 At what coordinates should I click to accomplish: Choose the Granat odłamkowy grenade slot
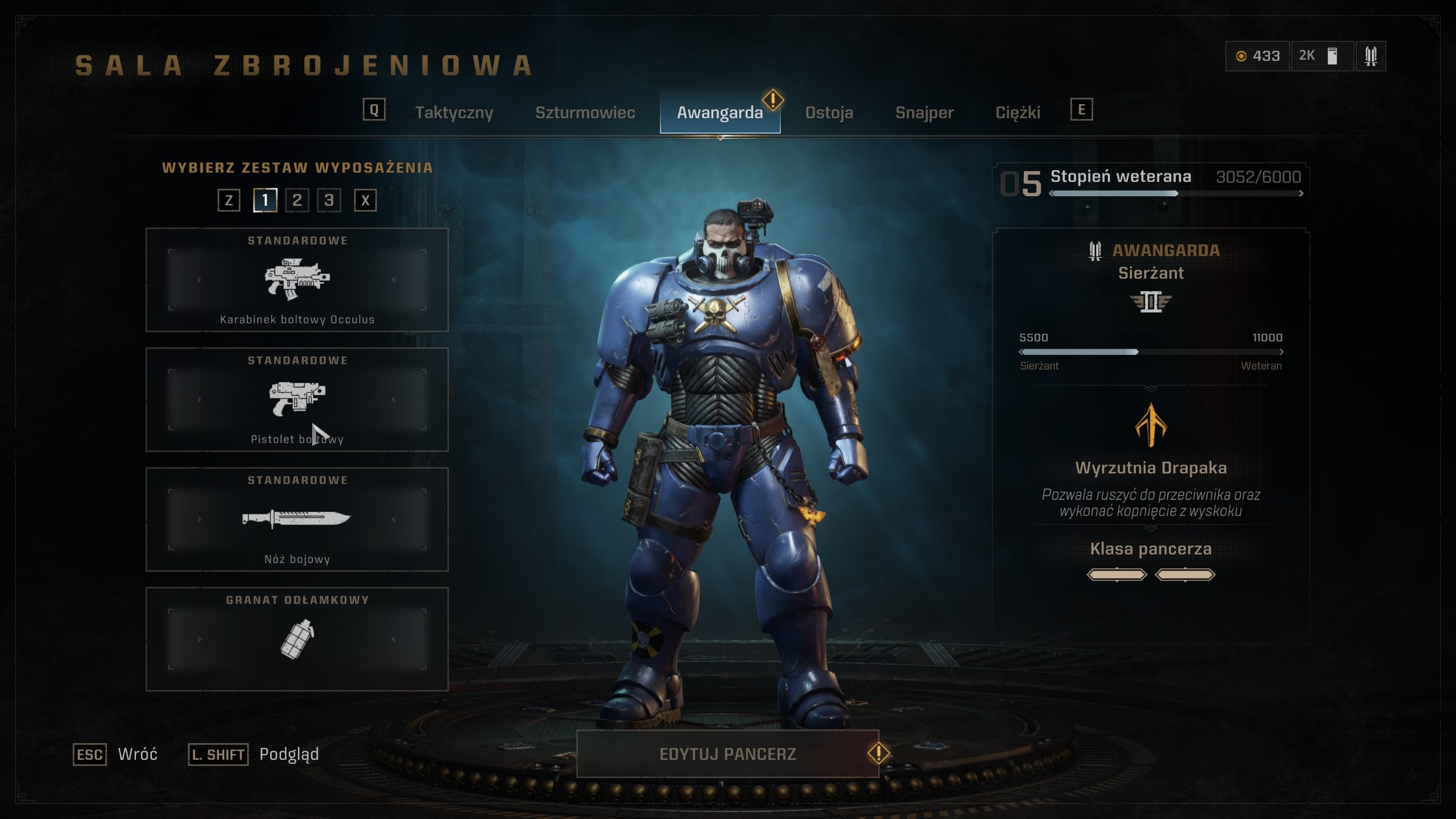click(297, 639)
